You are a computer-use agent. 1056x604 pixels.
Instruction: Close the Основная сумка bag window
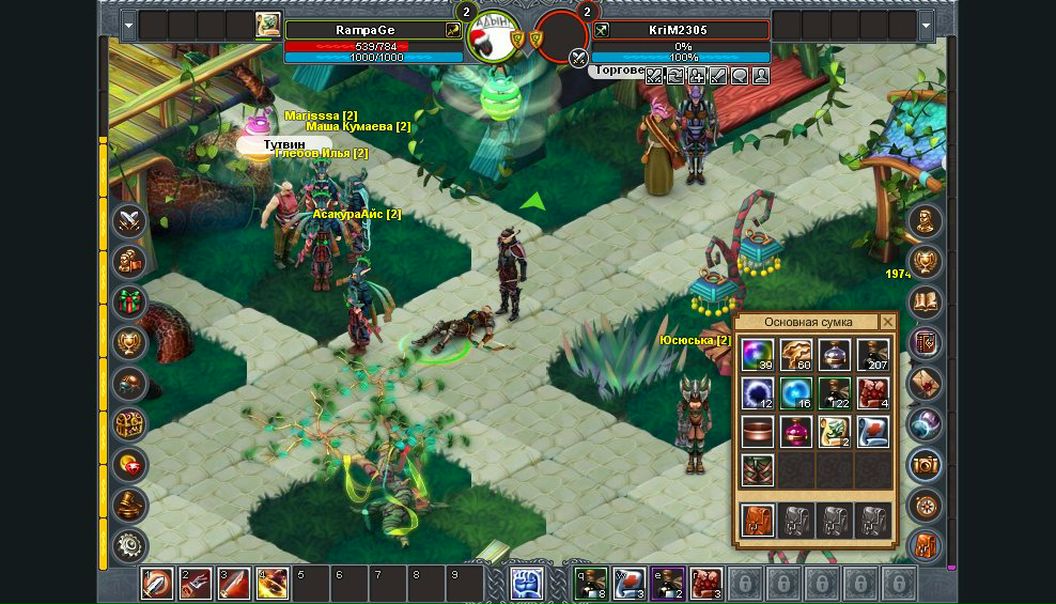pos(887,322)
